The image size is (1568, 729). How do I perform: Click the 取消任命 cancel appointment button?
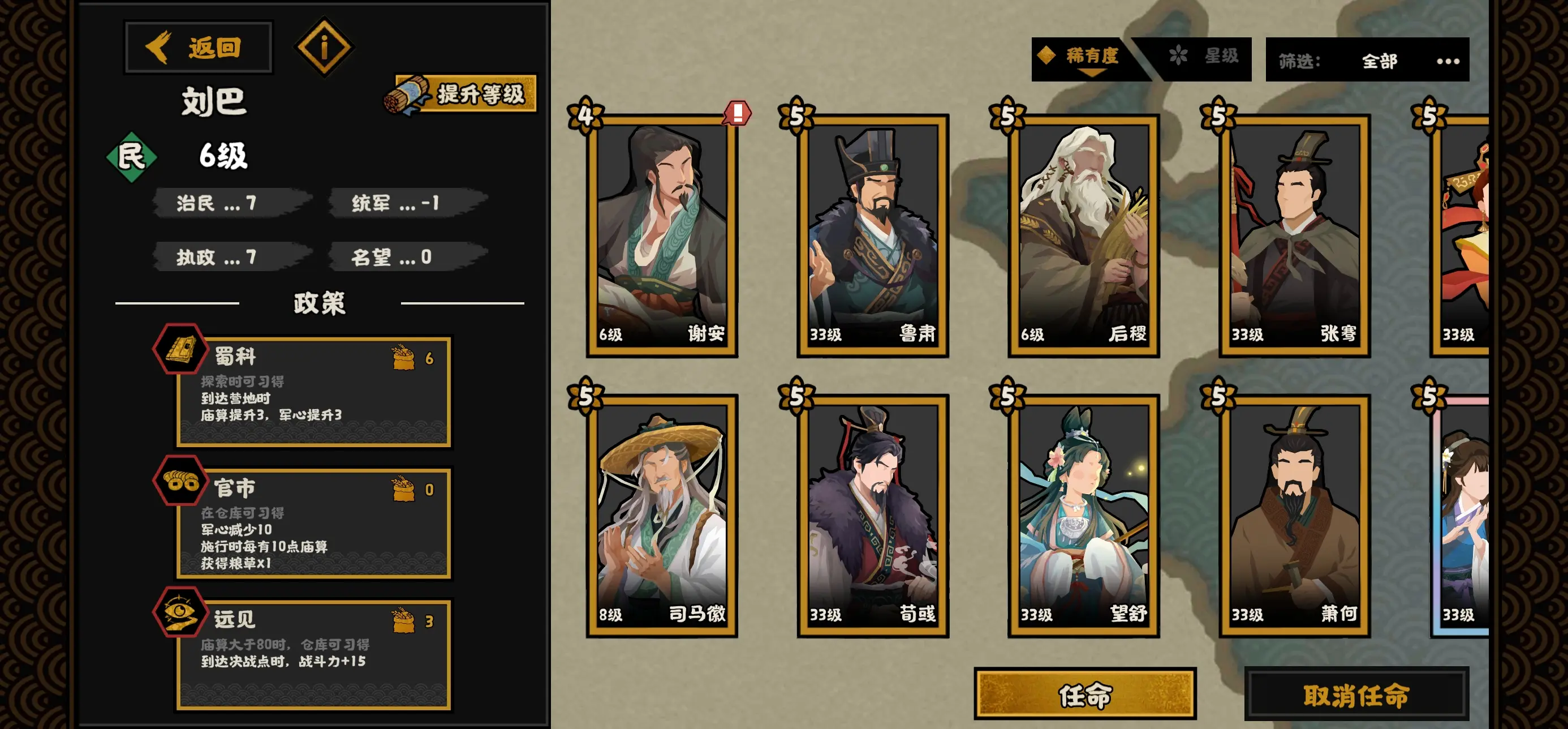point(1356,694)
